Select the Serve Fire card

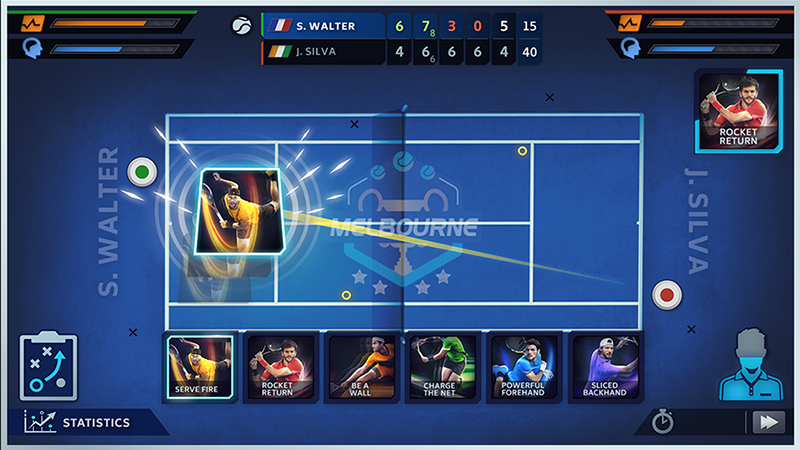[x=202, y=367]
